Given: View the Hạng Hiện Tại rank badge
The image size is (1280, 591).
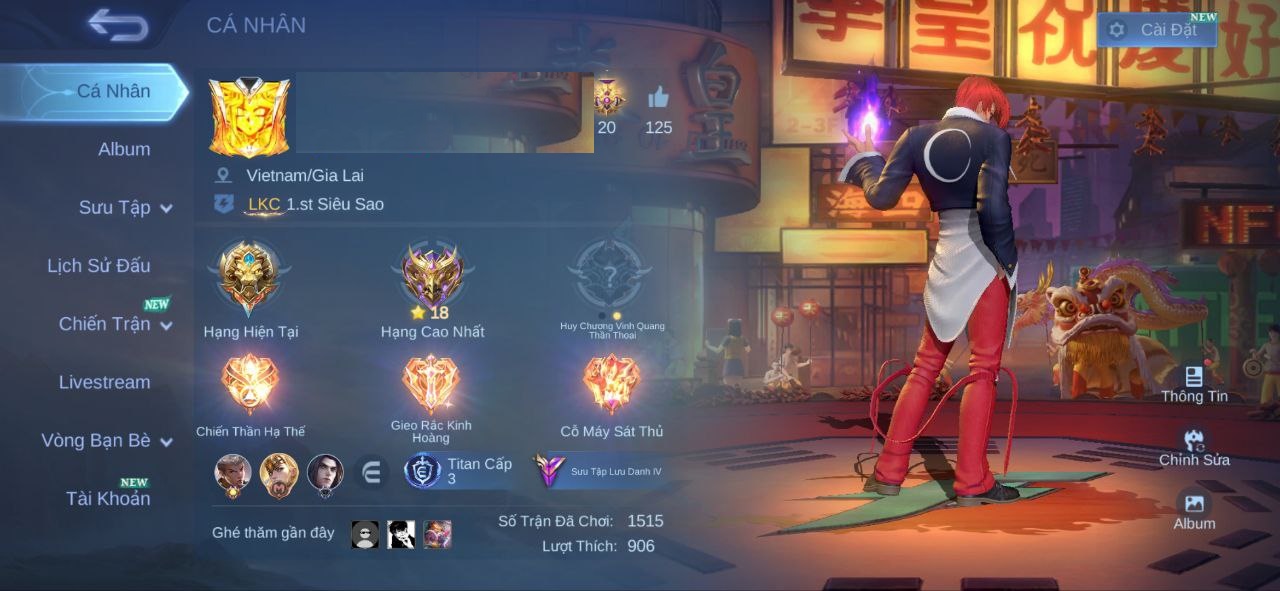Looking at the screenshot, I should coord(249,275).
